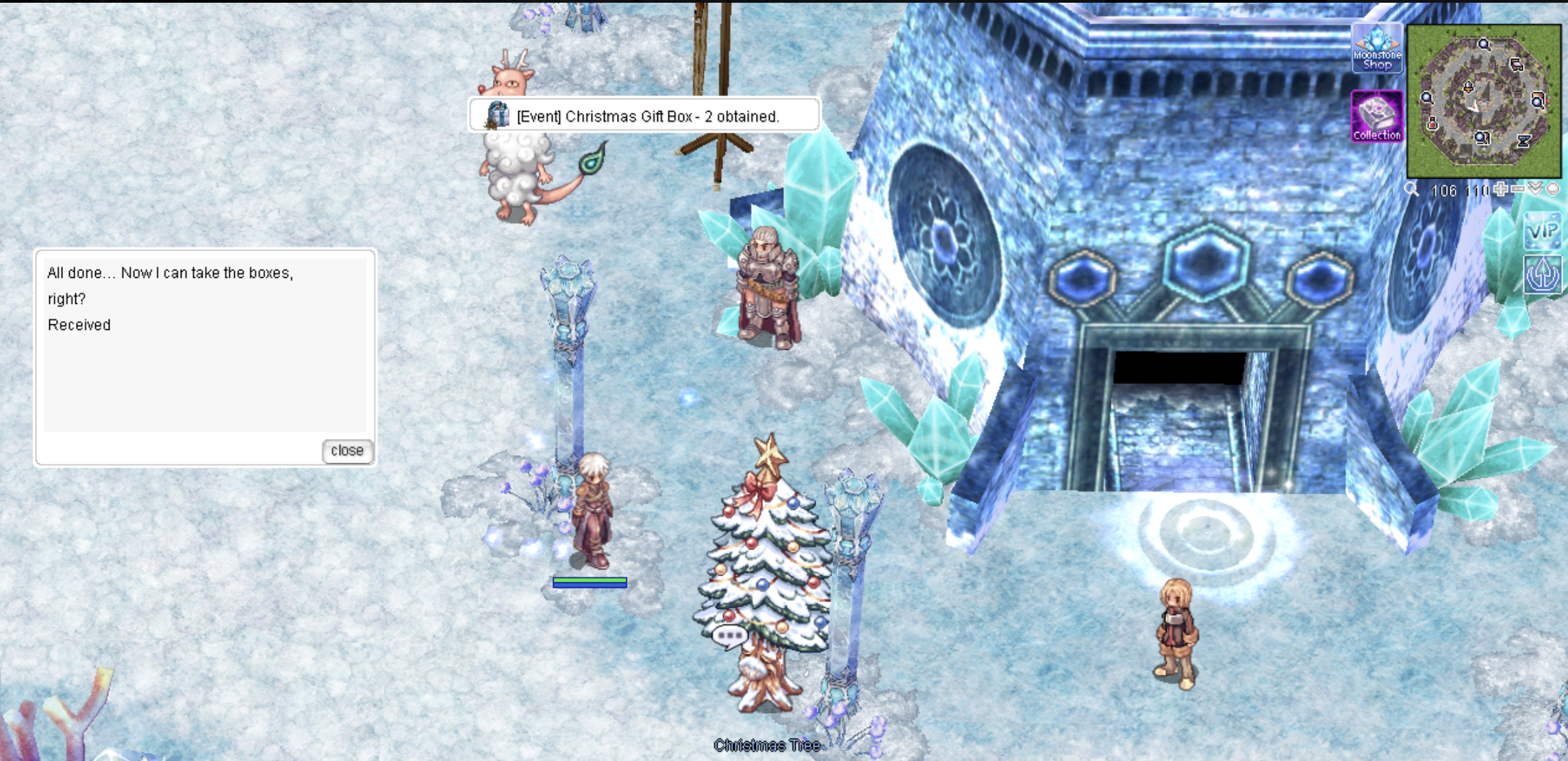Select the red potion marker on the minimap

1432,125
